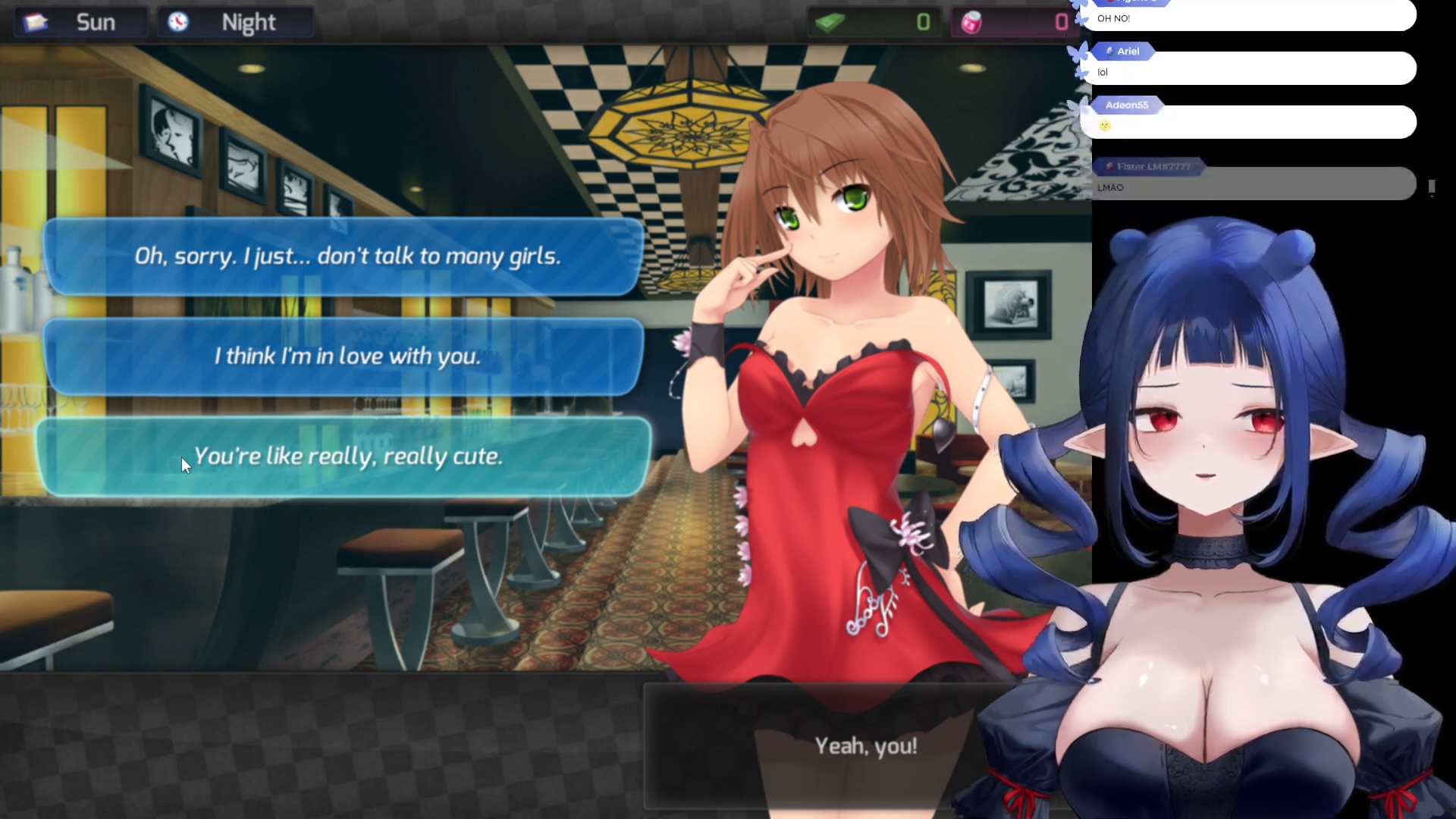
Task: Choose "Oh, sorry. I just... don't talk to many girls."
Action: click(x=345, y=256)
